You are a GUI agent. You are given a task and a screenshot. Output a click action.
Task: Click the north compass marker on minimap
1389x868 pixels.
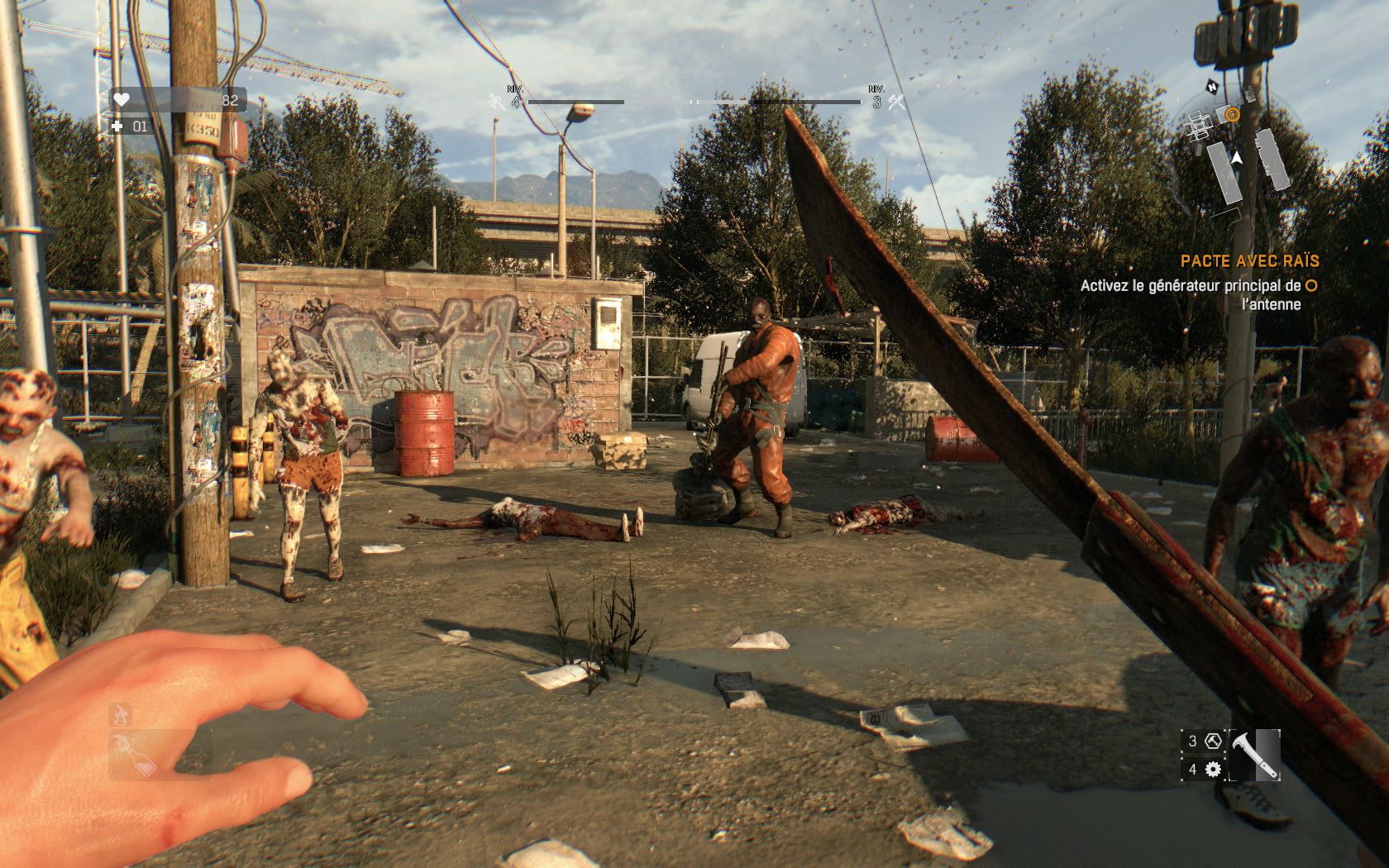(x=1211, y=85)
